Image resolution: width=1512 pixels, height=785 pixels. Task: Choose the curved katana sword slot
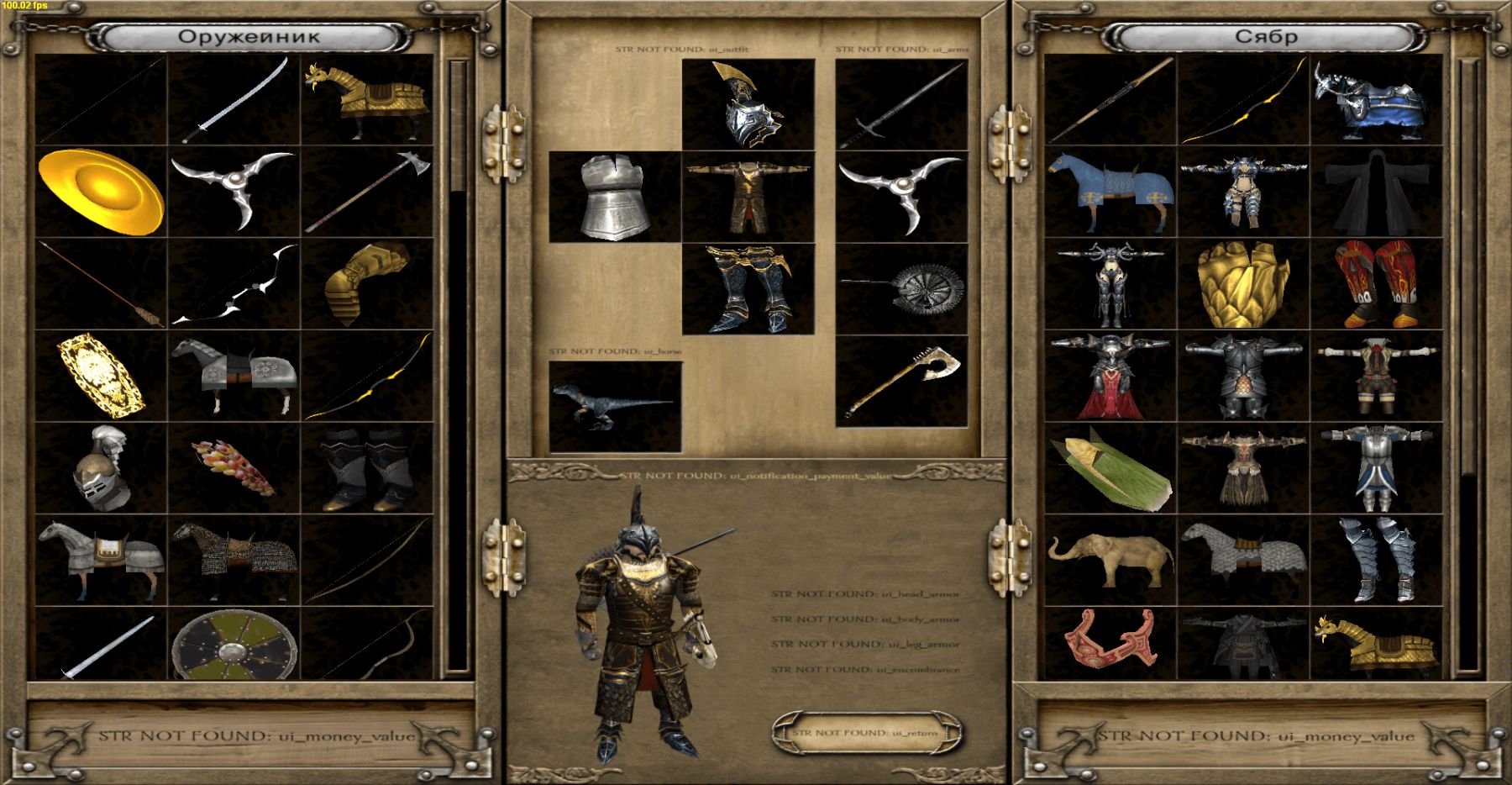click(234, 101)
